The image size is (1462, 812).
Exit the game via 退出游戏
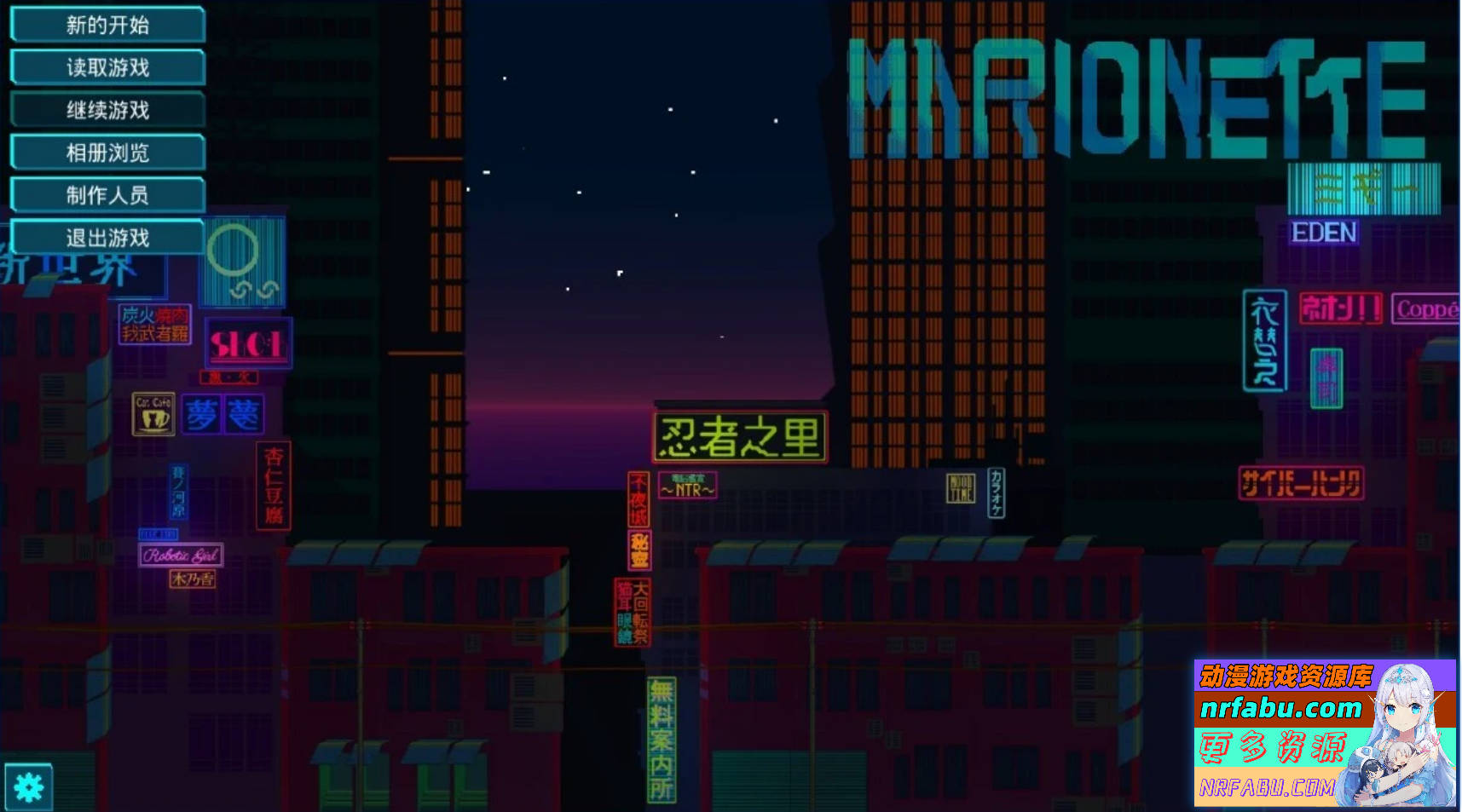(x=107, y=238)
